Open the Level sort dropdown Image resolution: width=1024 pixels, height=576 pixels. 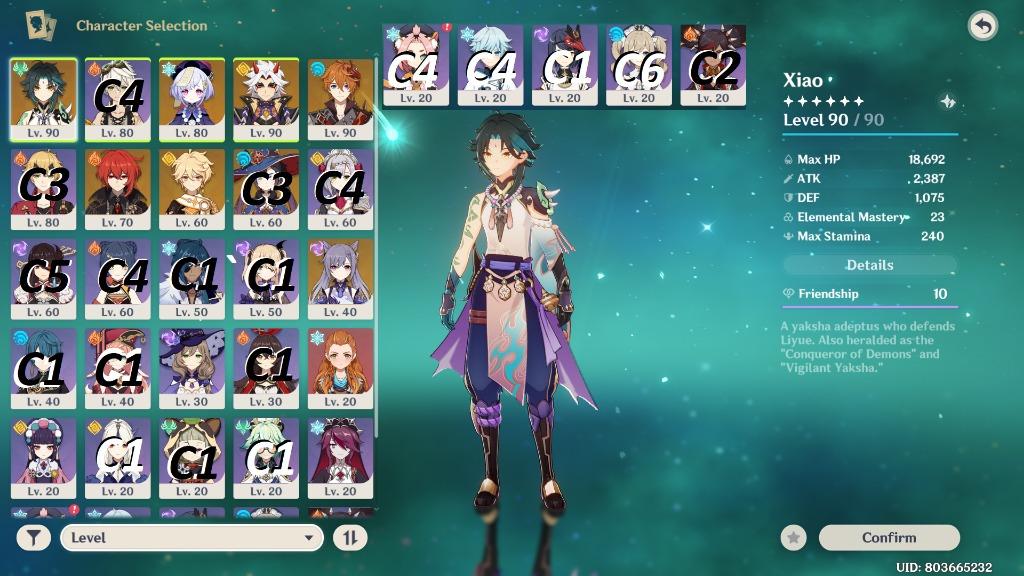pos(191,538)
